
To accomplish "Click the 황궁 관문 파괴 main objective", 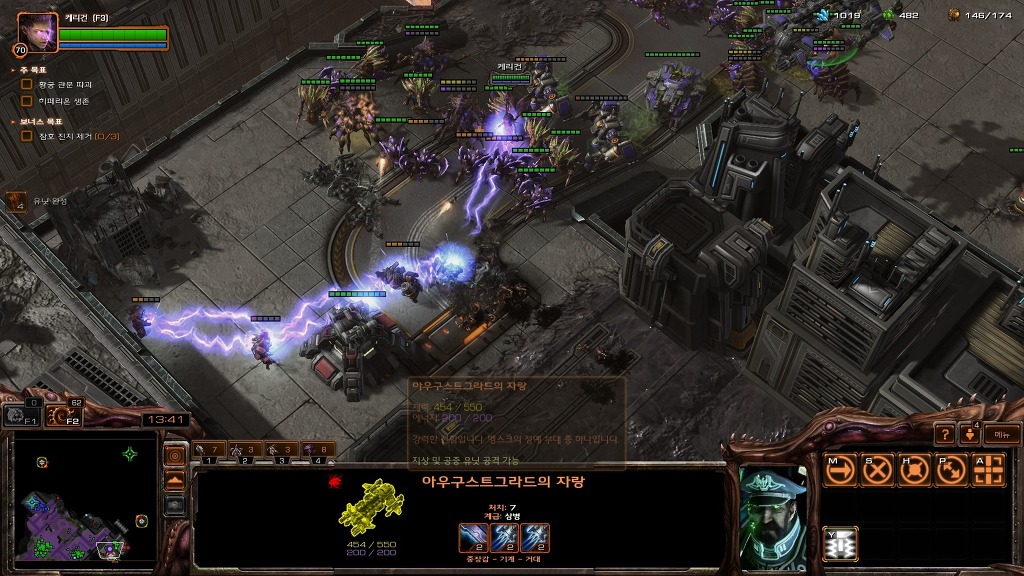I will 64,85.
